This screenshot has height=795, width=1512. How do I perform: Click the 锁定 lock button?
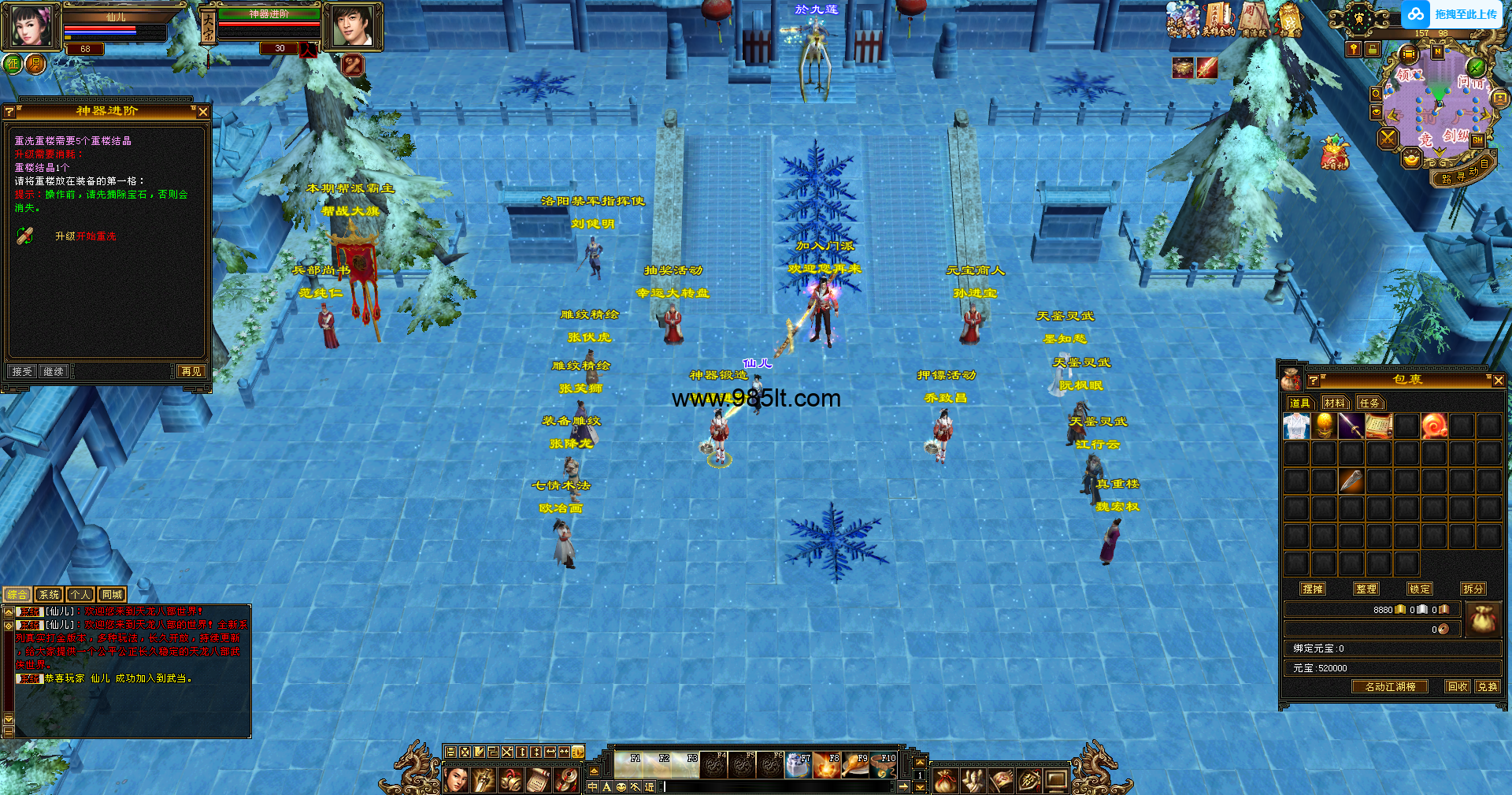[x=1420, y=589]
